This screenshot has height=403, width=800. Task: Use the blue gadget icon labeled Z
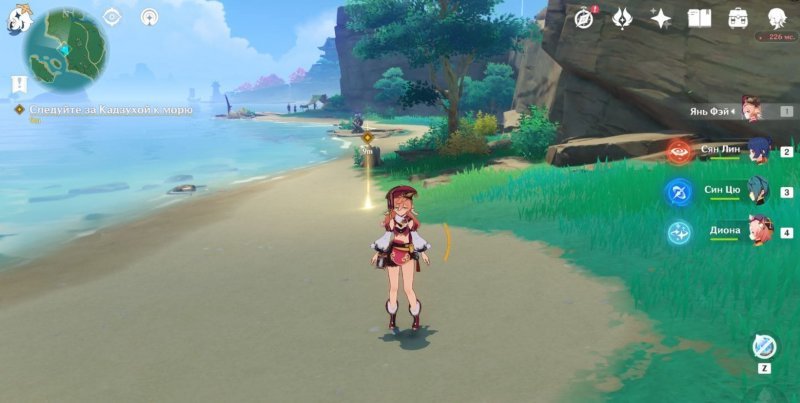click(764, 346)
